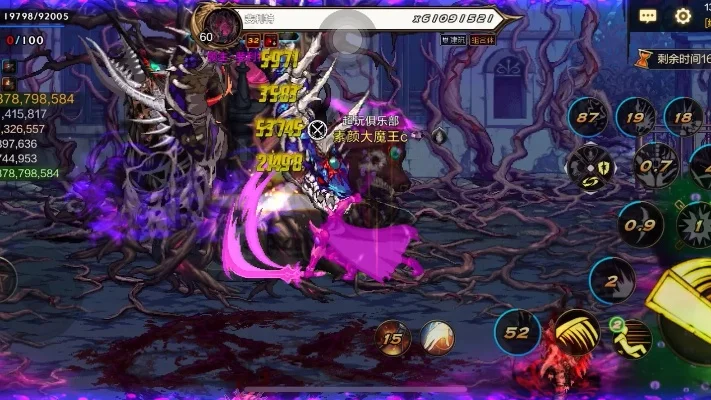This screenshot has height=400, width=711.
Task: Open the skill swap wheel with shield icon
Action: point(590,166)
